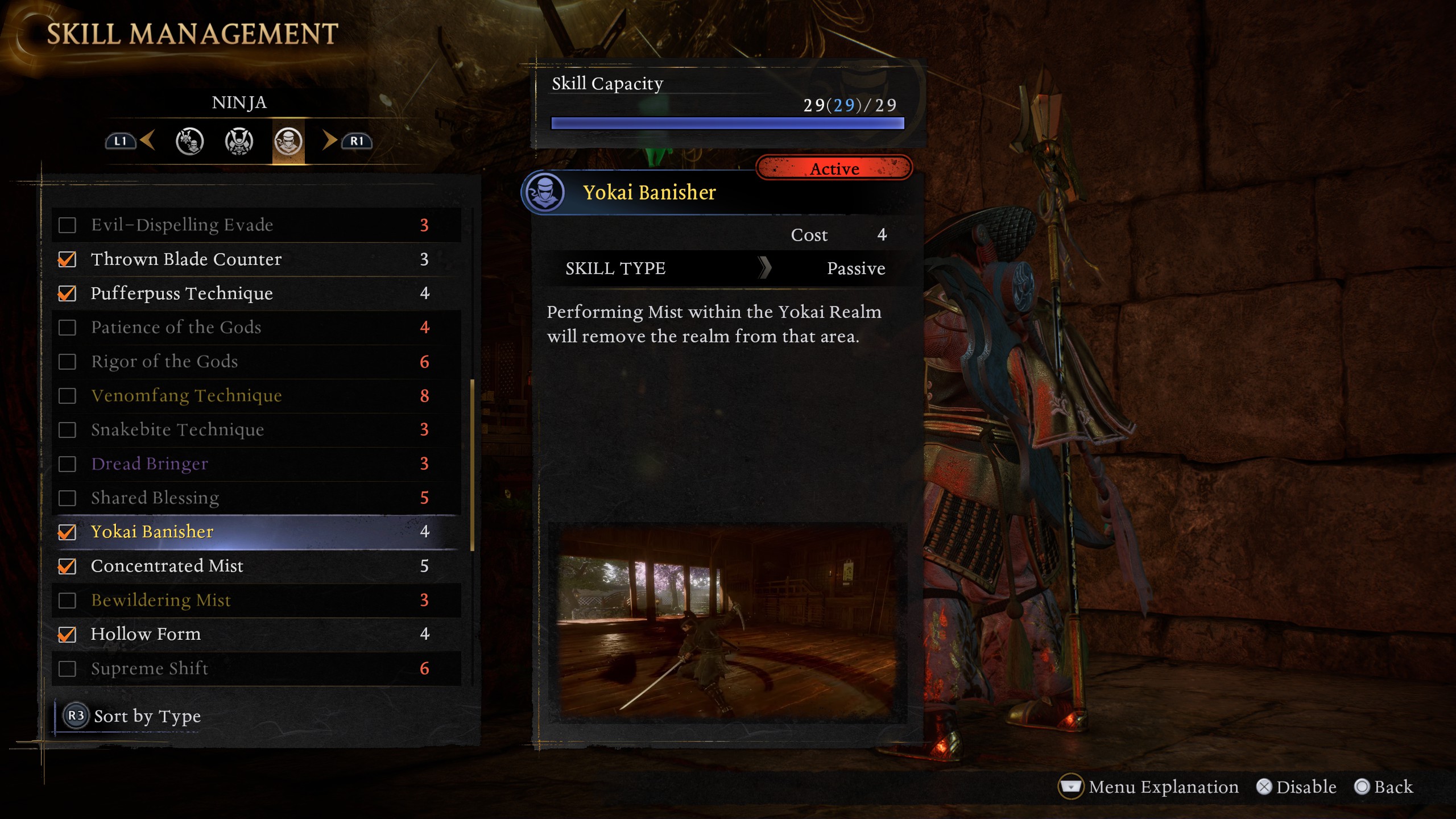Toggle the Thrown Blade Counter checkbox
Screen dimensions: 1456x819
67,259
